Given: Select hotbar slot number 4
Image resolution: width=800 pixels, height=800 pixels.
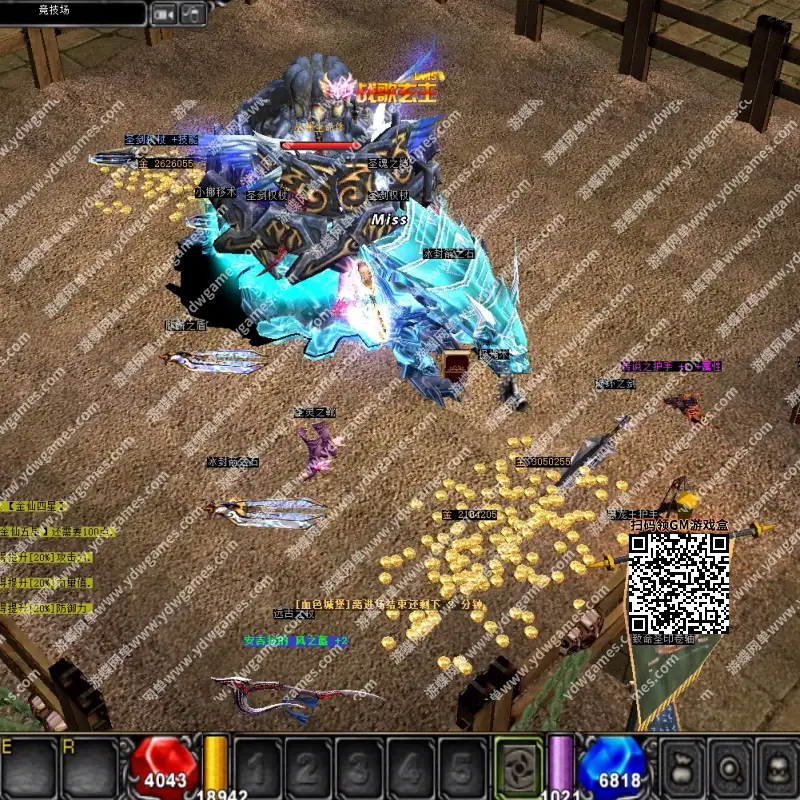Looking at the screenshot, I should coord(412,768).
